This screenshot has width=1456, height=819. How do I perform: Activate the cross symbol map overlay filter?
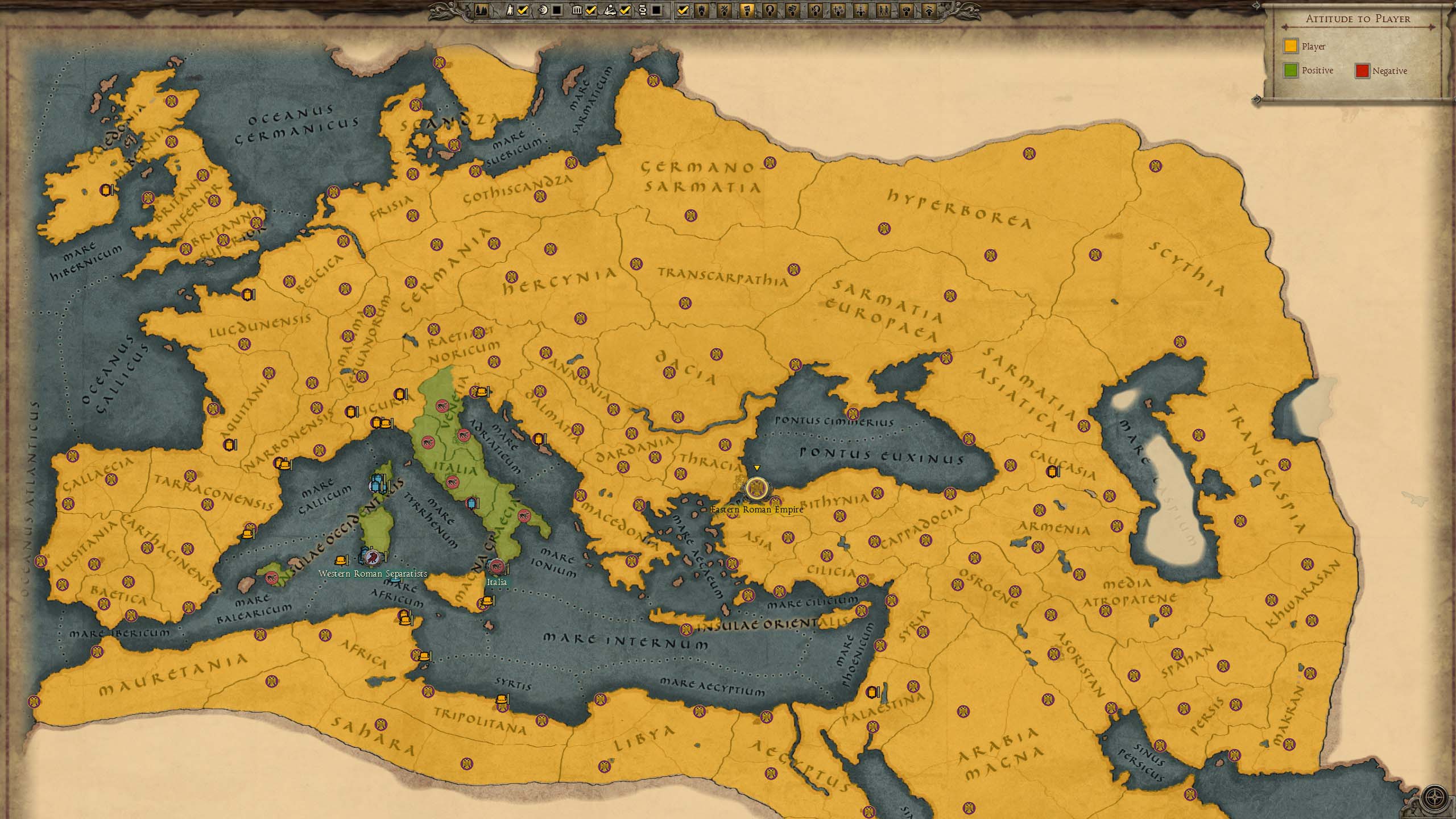tap(838, 10)
